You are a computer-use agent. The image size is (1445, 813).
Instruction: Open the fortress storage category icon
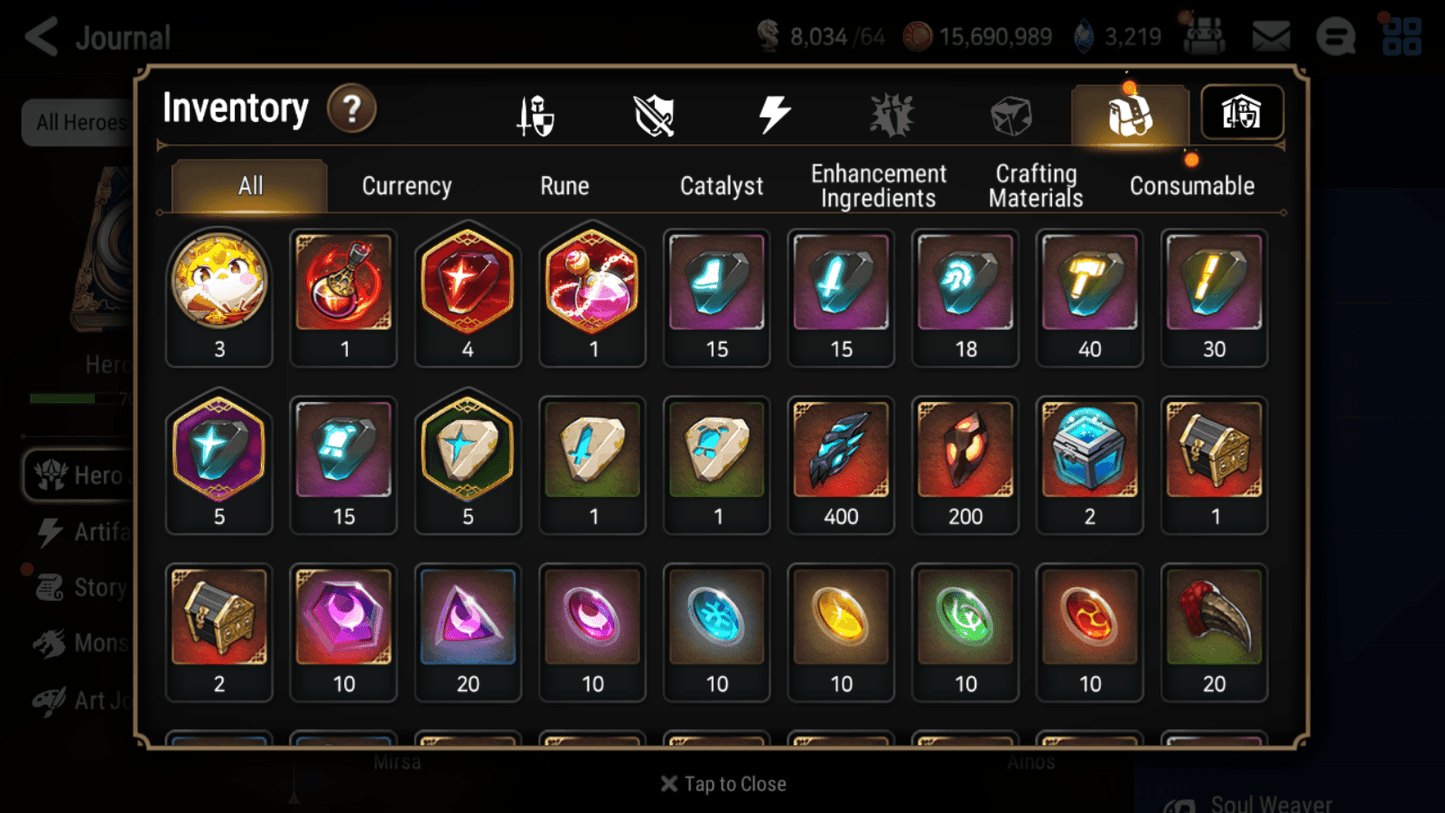click(1241, 113)
